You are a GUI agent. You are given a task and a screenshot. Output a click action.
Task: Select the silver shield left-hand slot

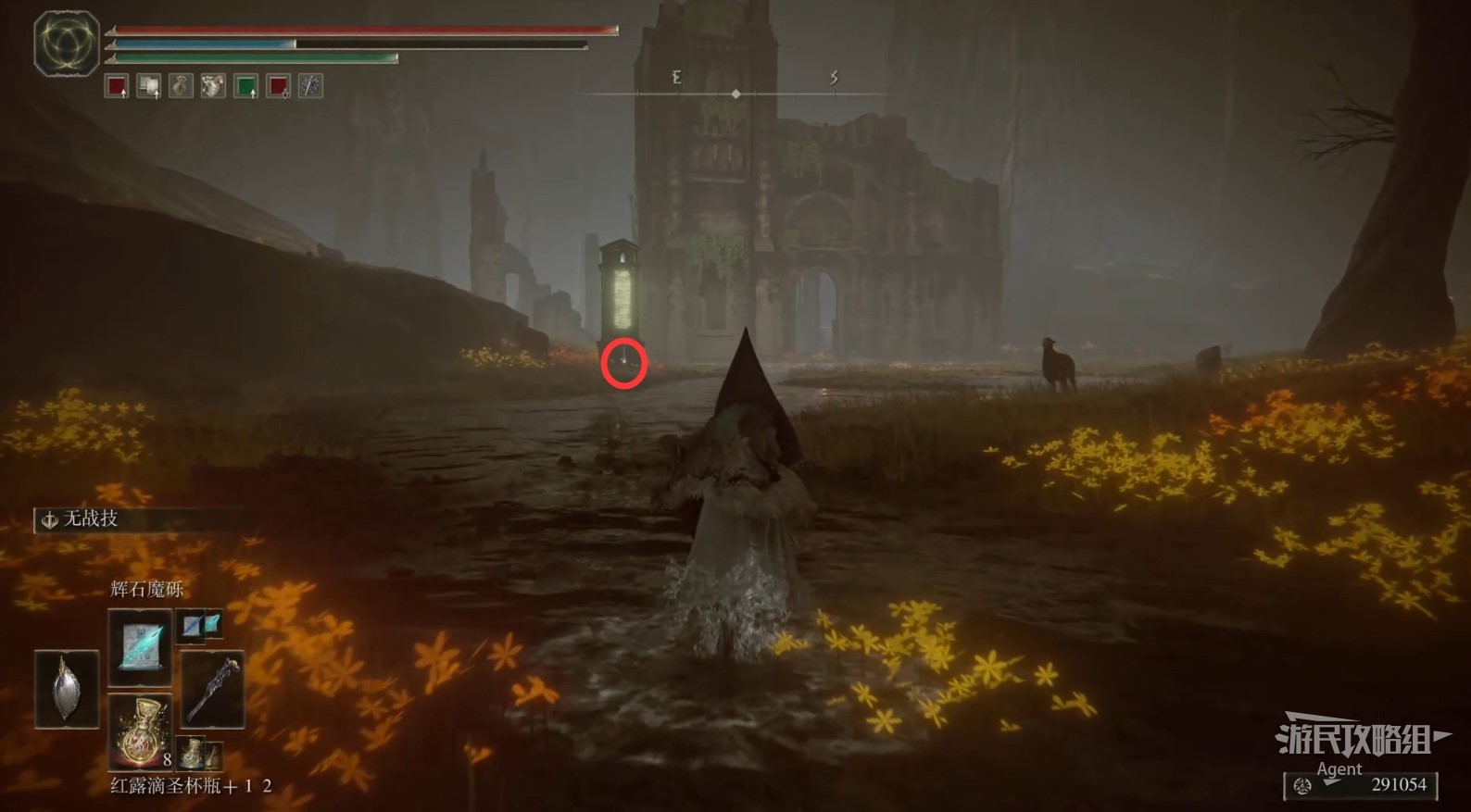click(67, 689)
